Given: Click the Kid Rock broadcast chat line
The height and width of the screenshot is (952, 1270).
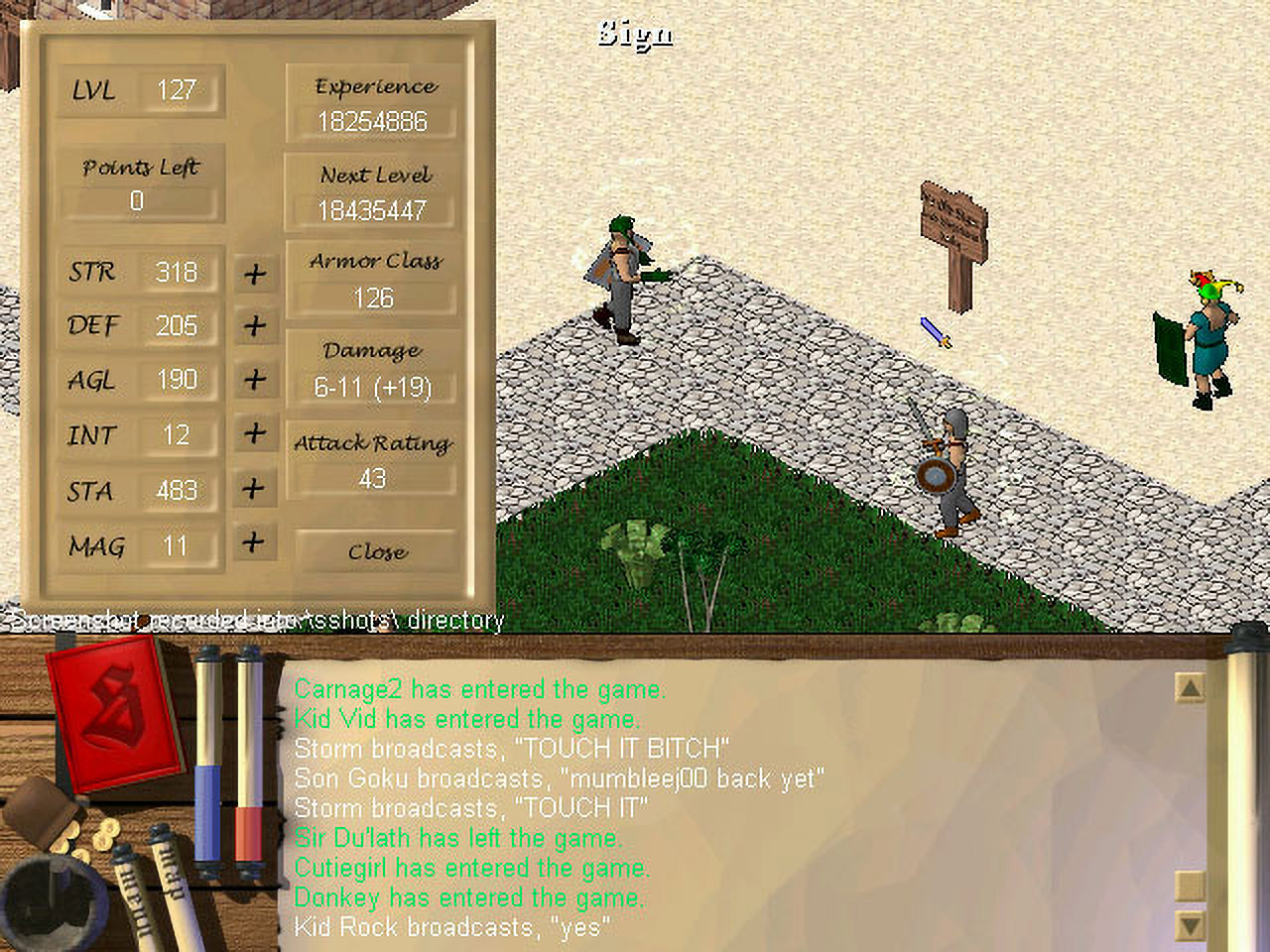Looking at the screenshot, I should point(452,928).
